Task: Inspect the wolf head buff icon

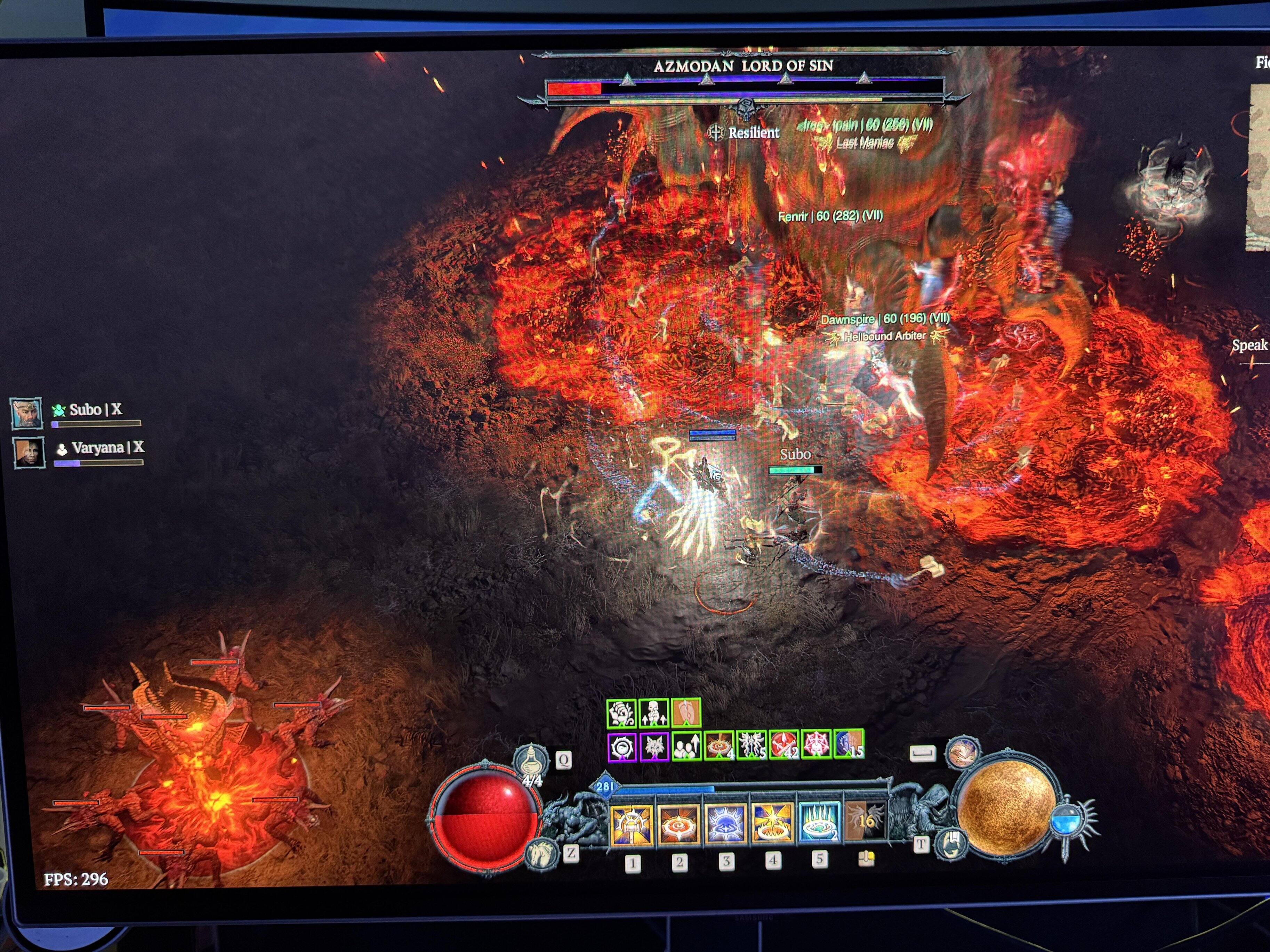Action: coord(654,747)
